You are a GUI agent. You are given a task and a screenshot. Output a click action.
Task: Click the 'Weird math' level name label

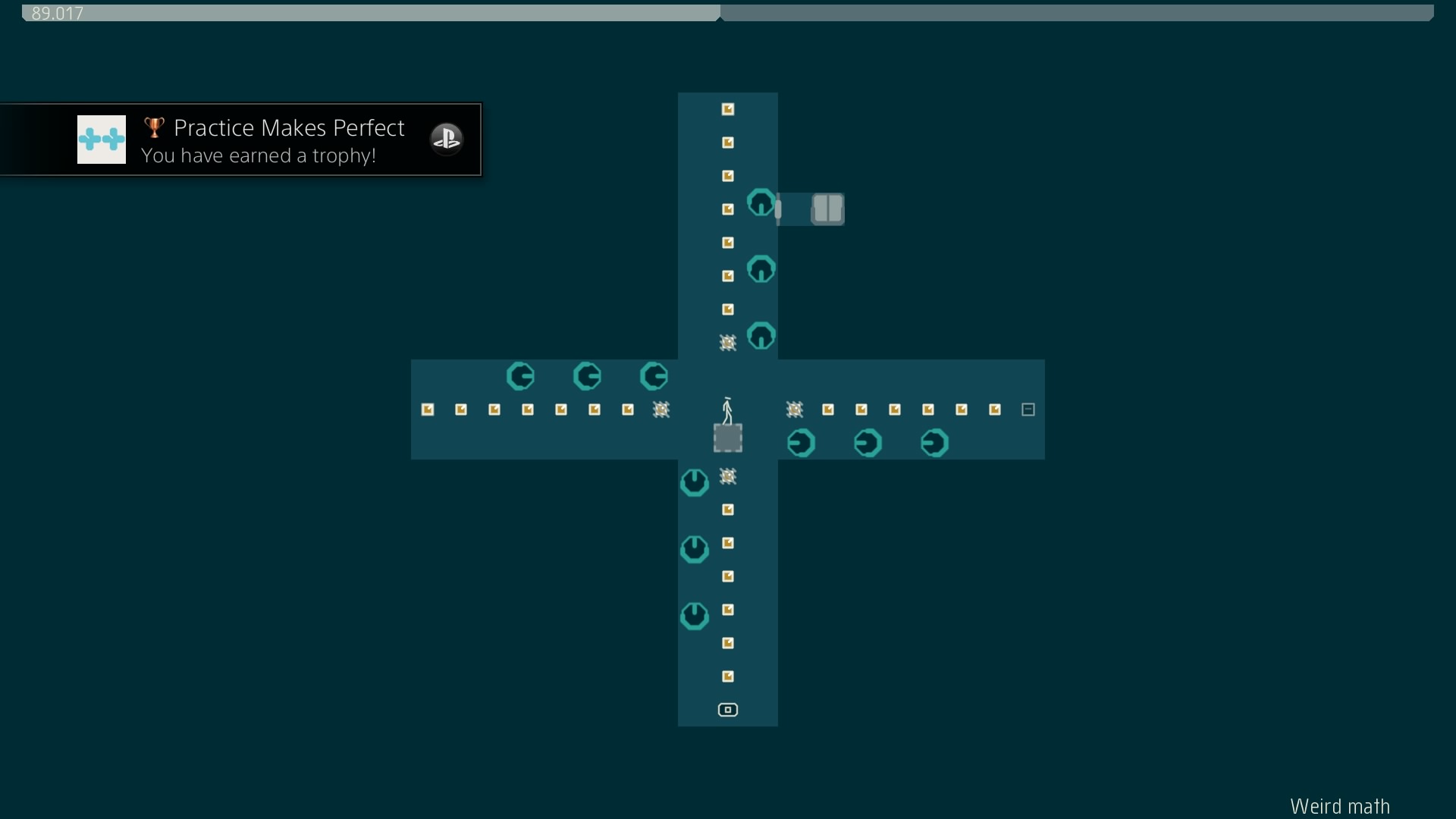click(1339, 806)
